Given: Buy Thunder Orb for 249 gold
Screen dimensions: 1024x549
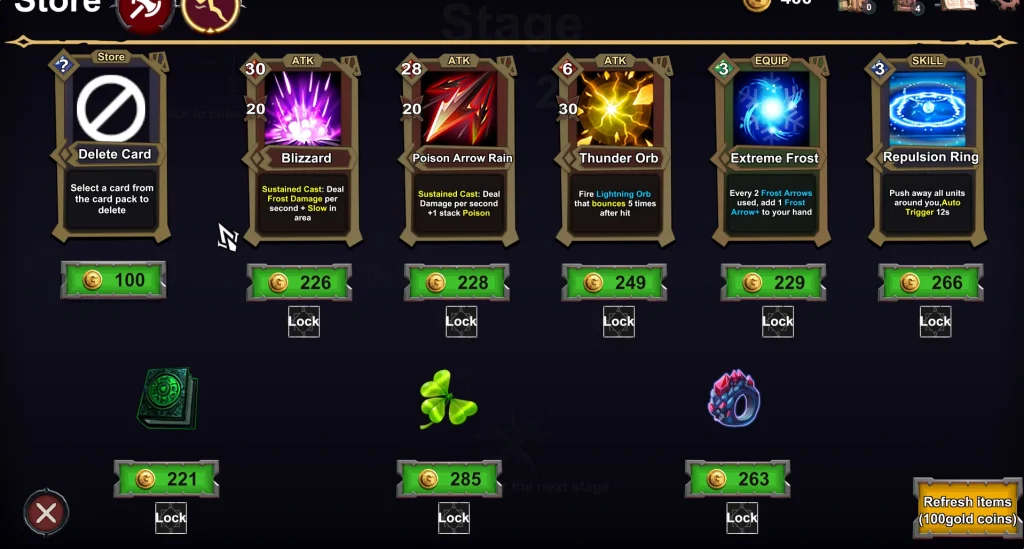Looking at the screenshot, I should [615, 283].
